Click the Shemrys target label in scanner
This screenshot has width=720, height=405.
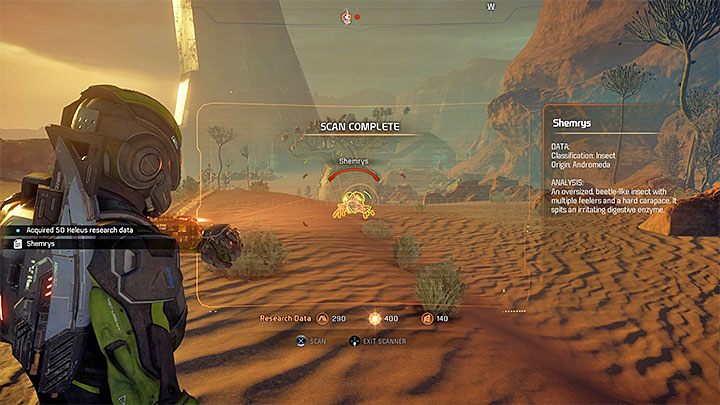354,160
